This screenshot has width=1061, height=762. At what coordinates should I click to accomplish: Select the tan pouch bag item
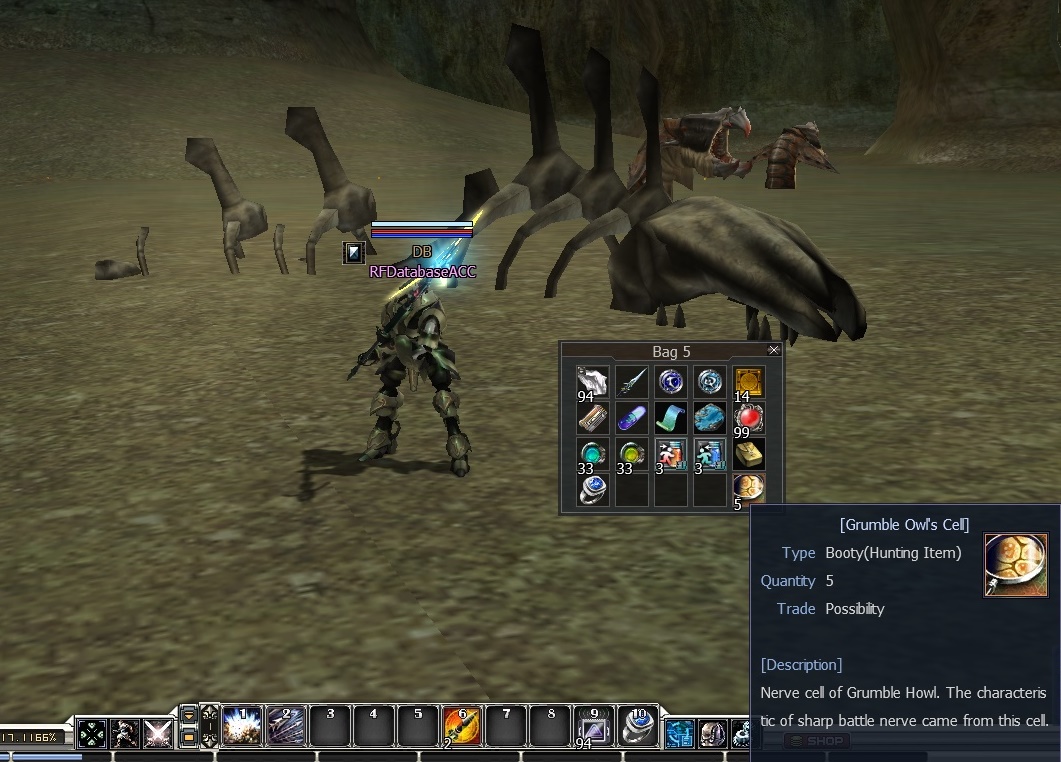click(x=749, y=455)
